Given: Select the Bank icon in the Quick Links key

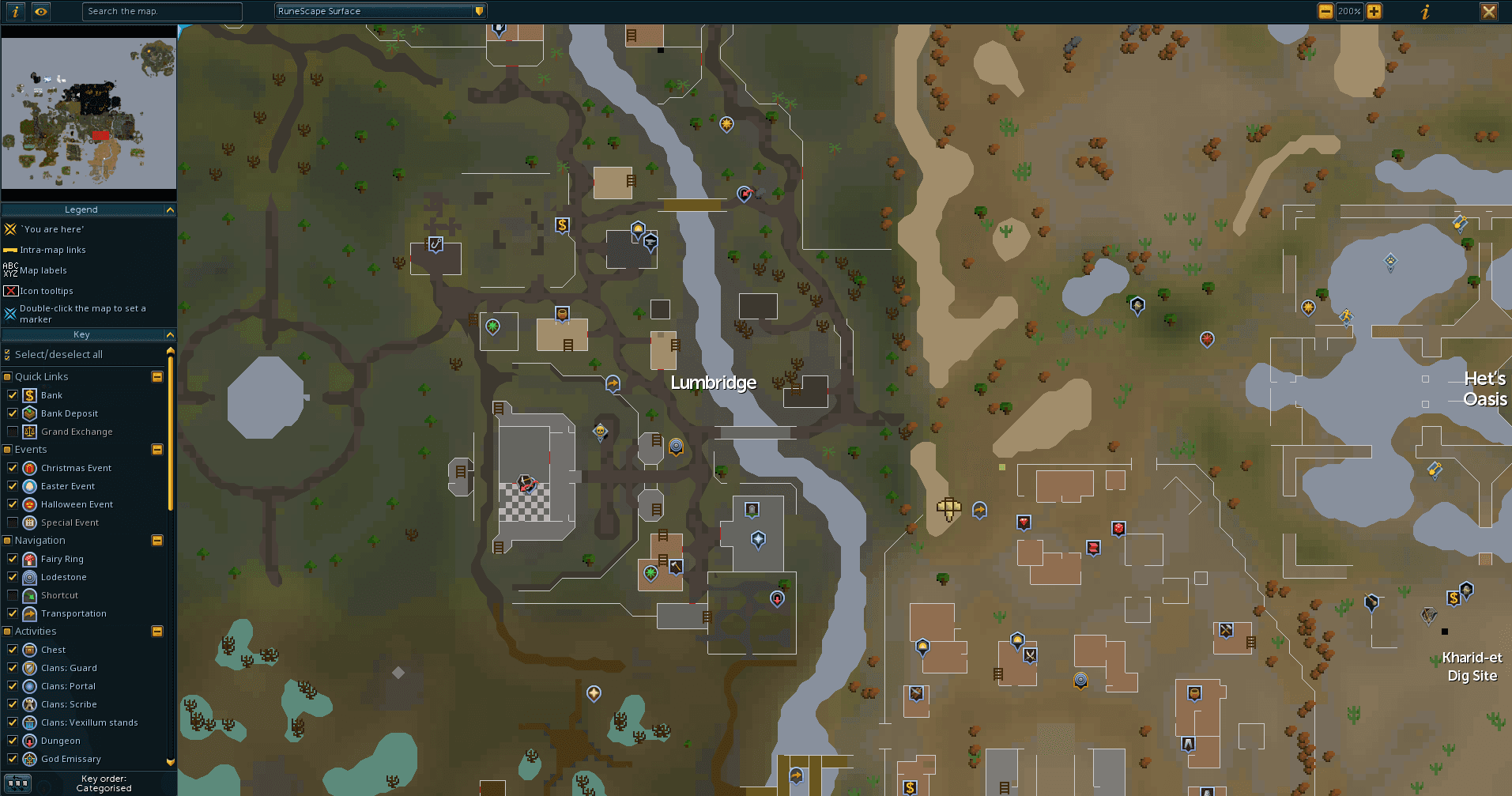Looking at the screenshot, I should [x=28, y=394].
